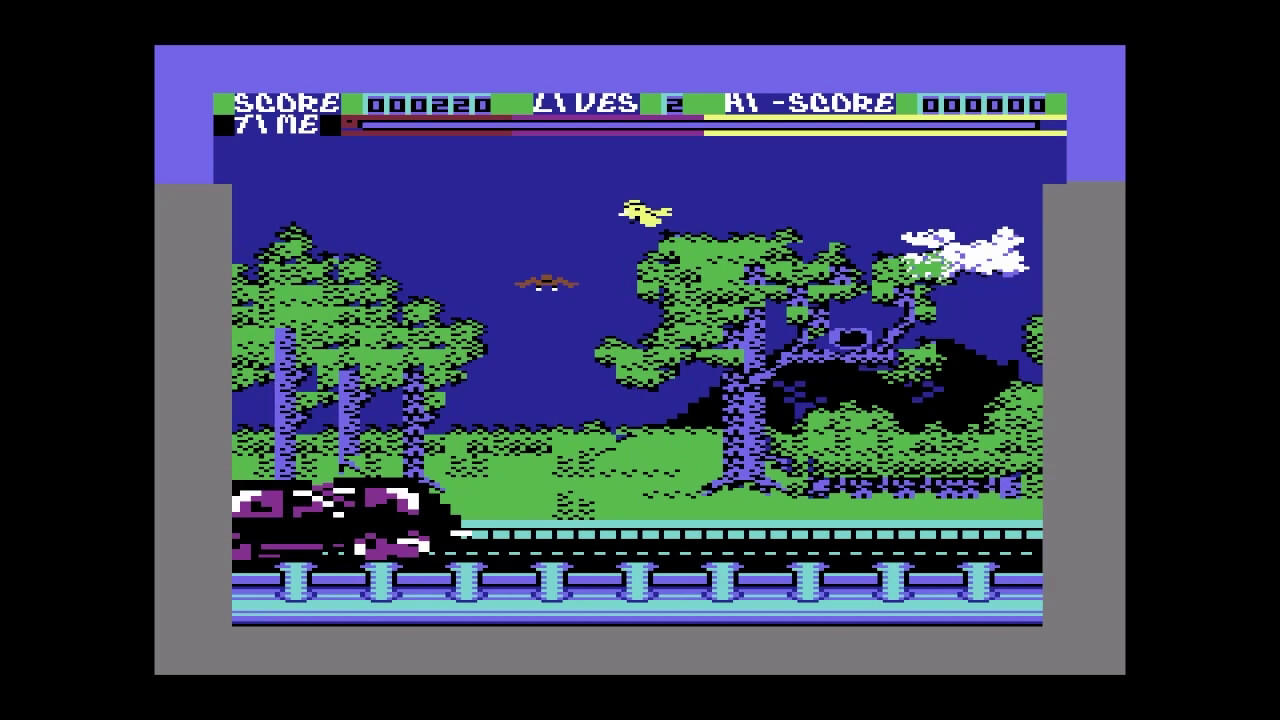Select the brown bat hovering over the trees
The image size is (1280, 720).
(x=548, y=283)
